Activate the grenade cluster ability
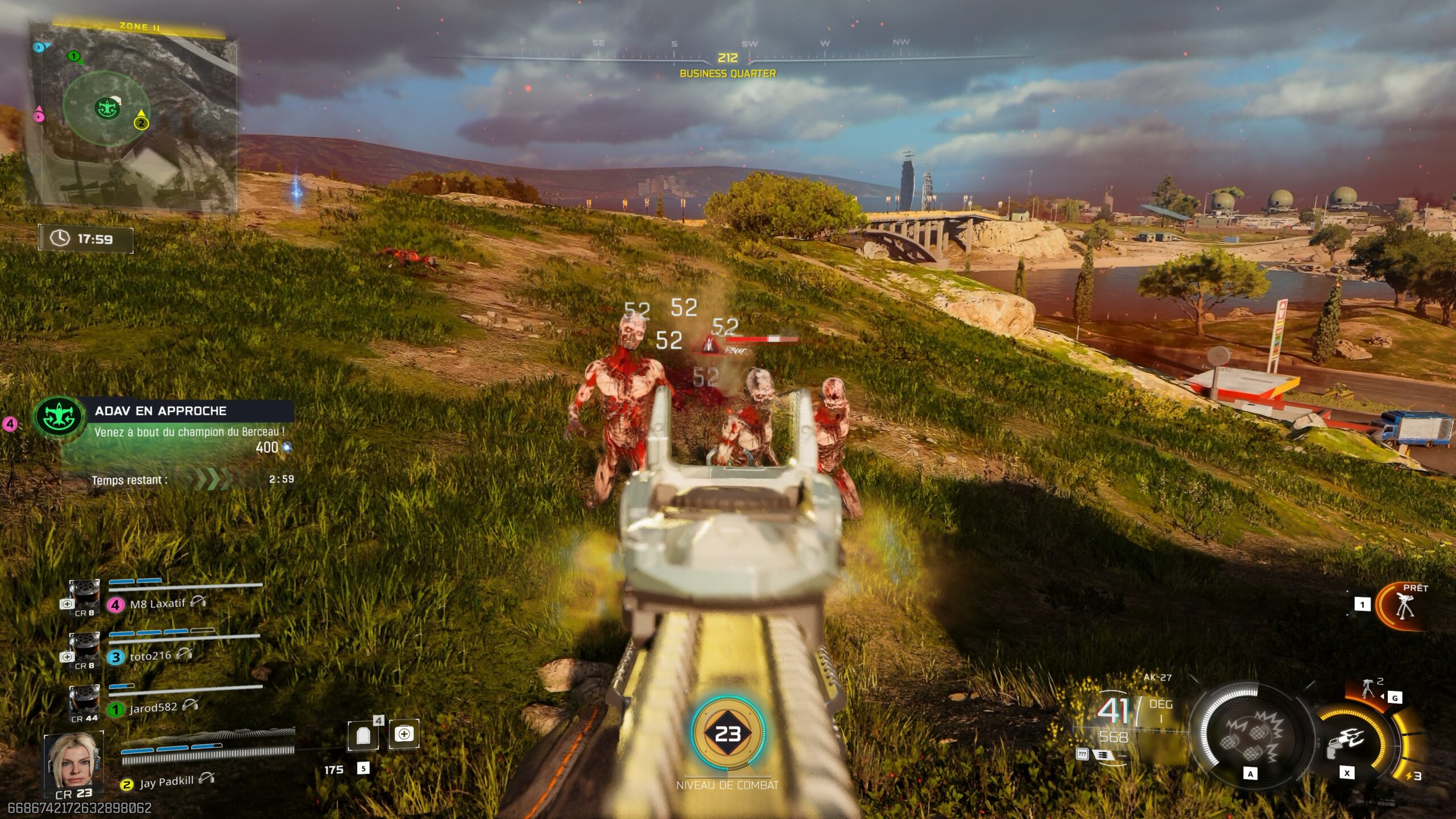 [1251, 738]
